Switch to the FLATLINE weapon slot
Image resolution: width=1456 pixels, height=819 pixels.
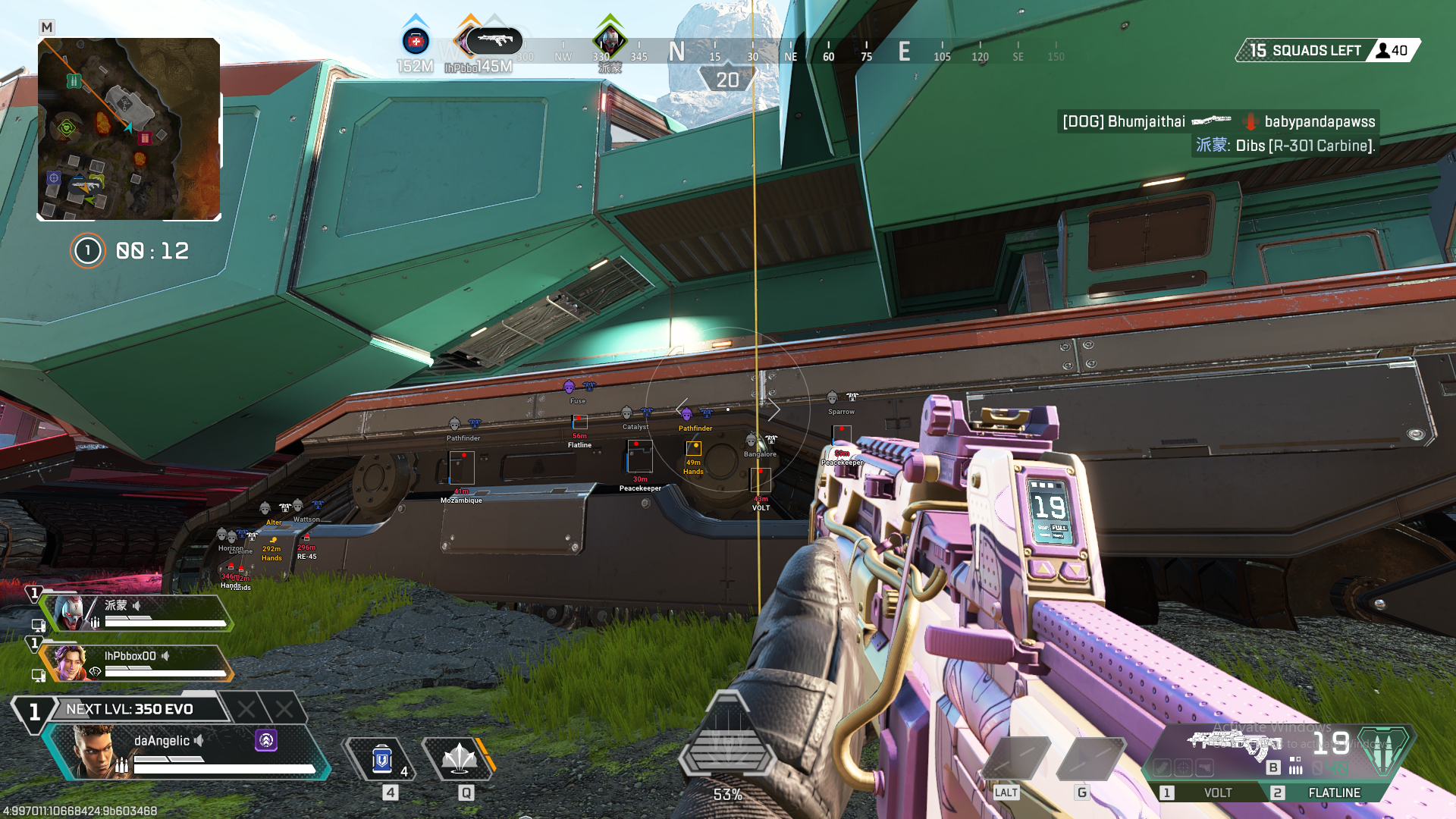point(1334,792)
